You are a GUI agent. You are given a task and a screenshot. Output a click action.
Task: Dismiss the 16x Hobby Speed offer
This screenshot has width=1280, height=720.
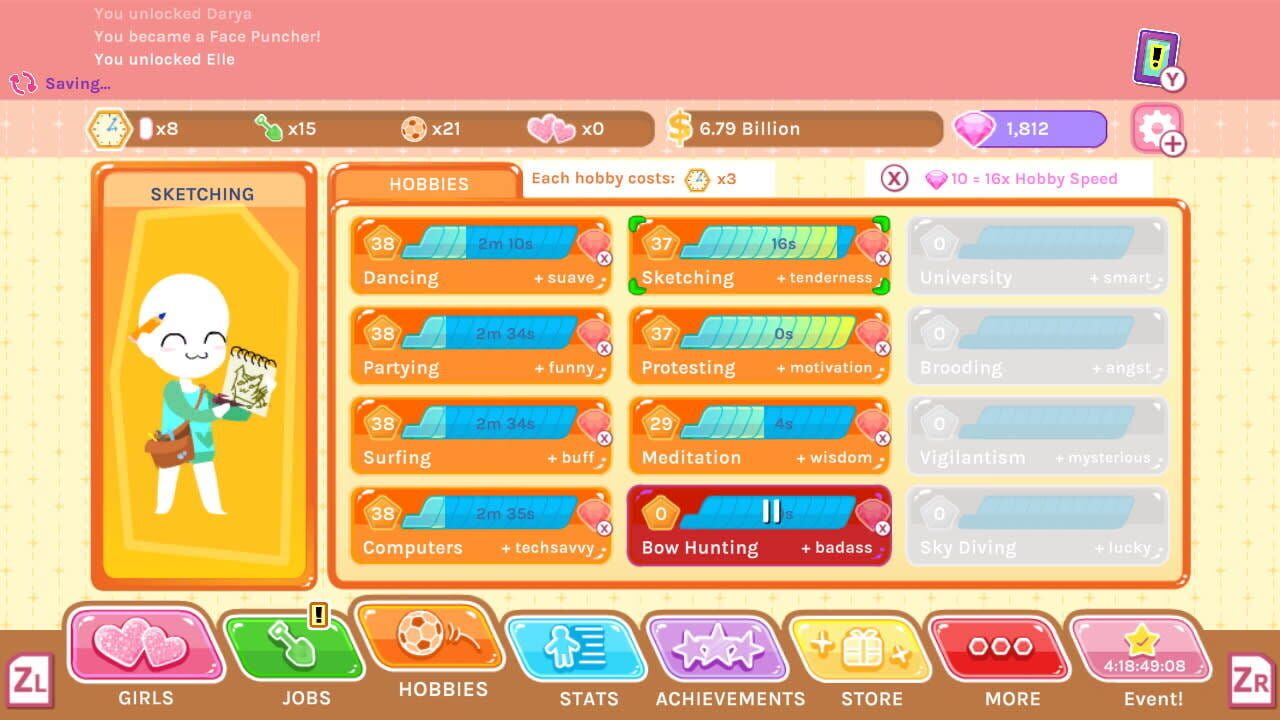[x=892, y=179]
